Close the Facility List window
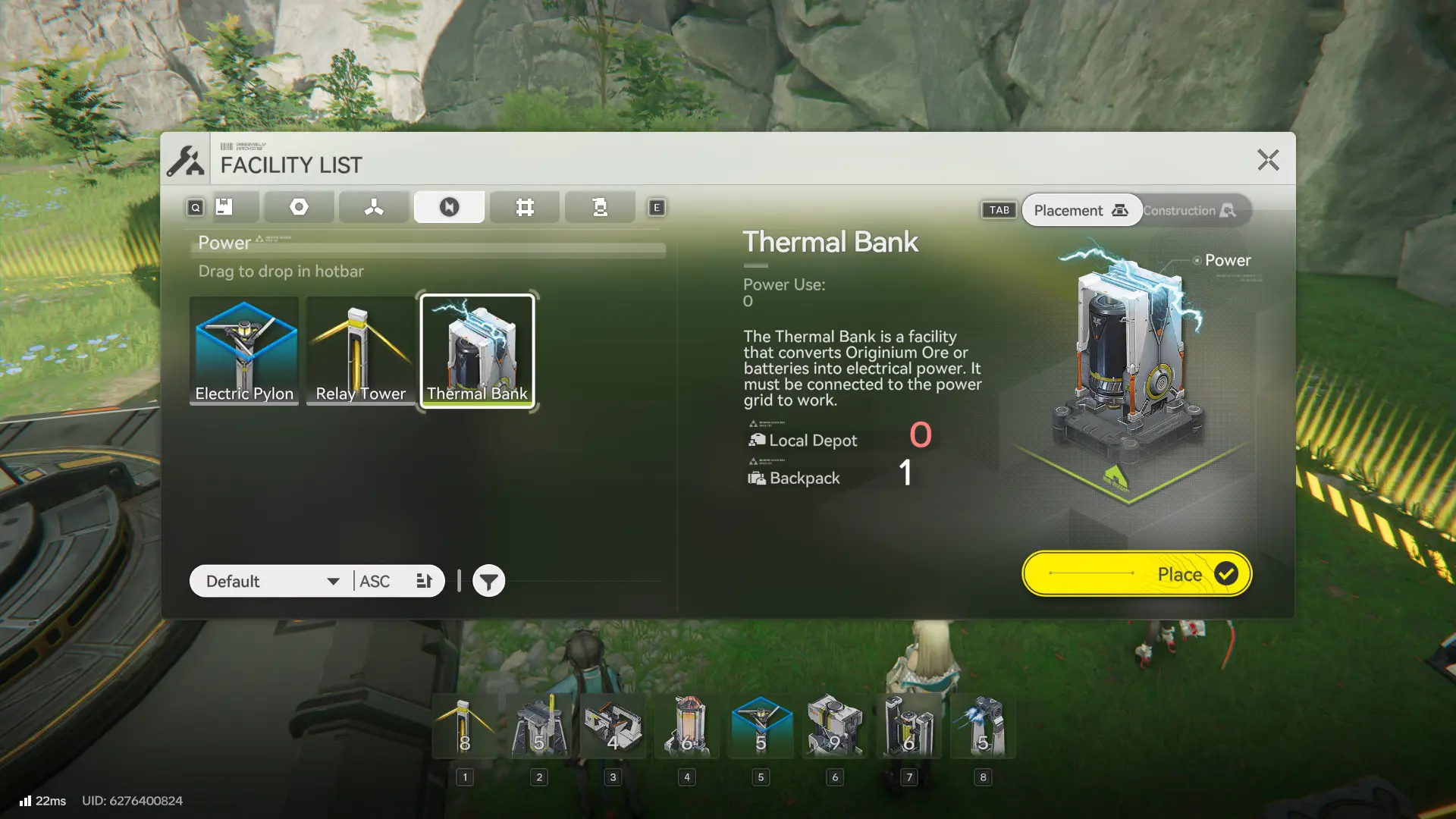Image resolution: width=1456 pixels, height=819 pixels. click(1268, 160)
